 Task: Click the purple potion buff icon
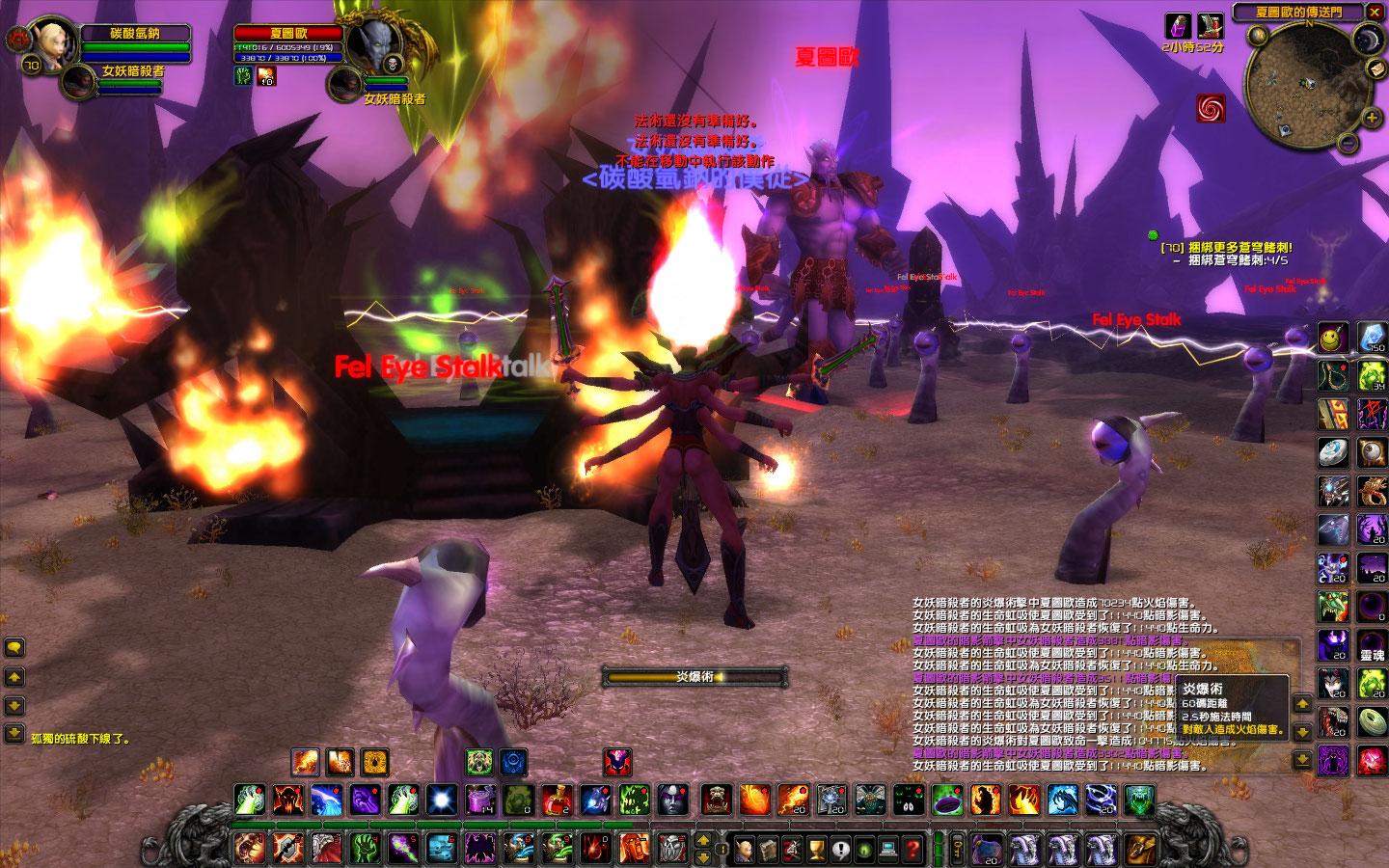click(1180, 25)
